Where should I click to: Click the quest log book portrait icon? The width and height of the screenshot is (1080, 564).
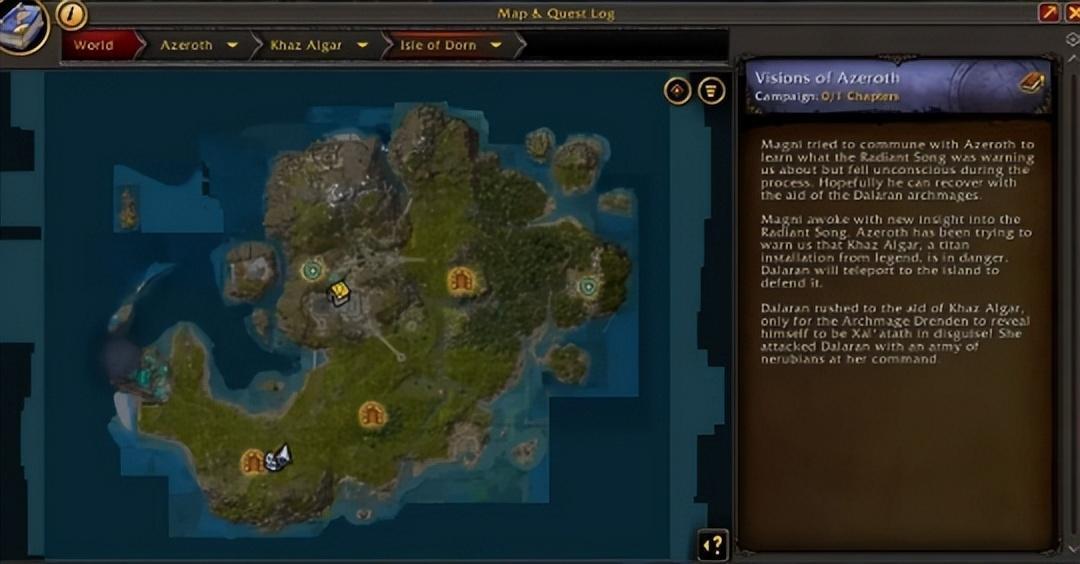click(x=22, y=22)
